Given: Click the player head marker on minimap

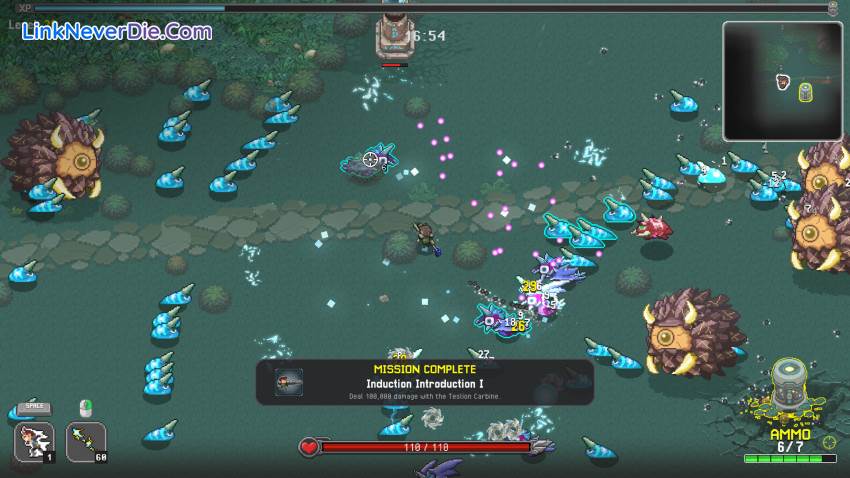Looking at the screenshot, I should 783,81.
